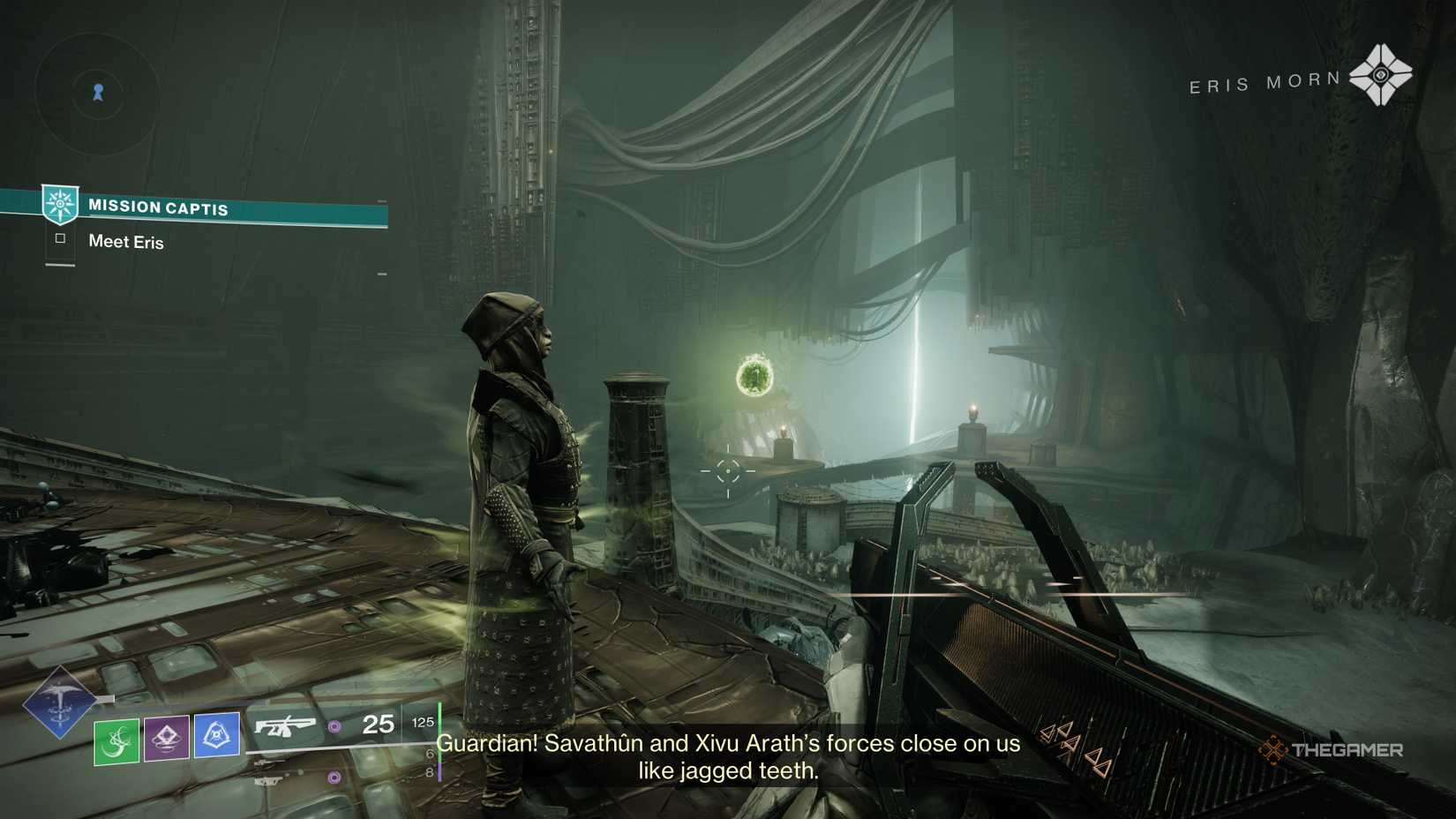Use the green grenade ability icon
1456x819 pixels.
click(116, 741)
